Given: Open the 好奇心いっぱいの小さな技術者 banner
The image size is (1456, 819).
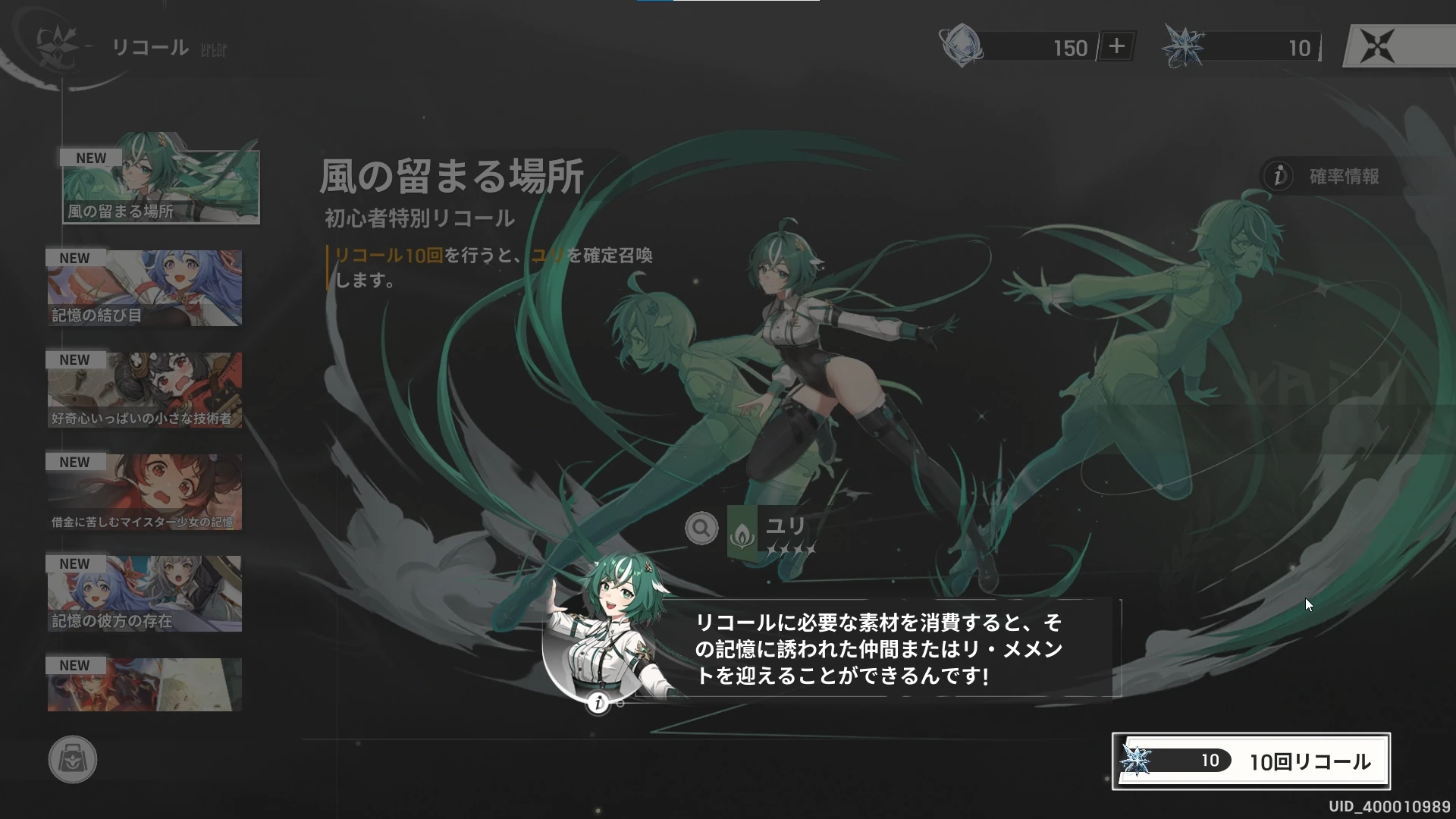Looking at the screenshot, I should [145, 390].
